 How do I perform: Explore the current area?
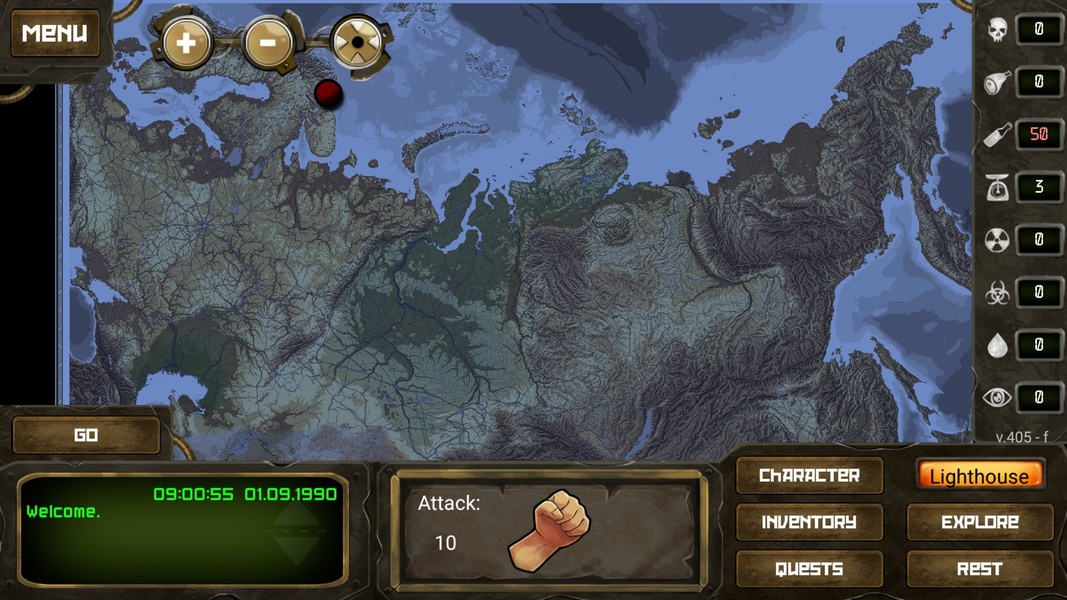[x=979, y=522]
